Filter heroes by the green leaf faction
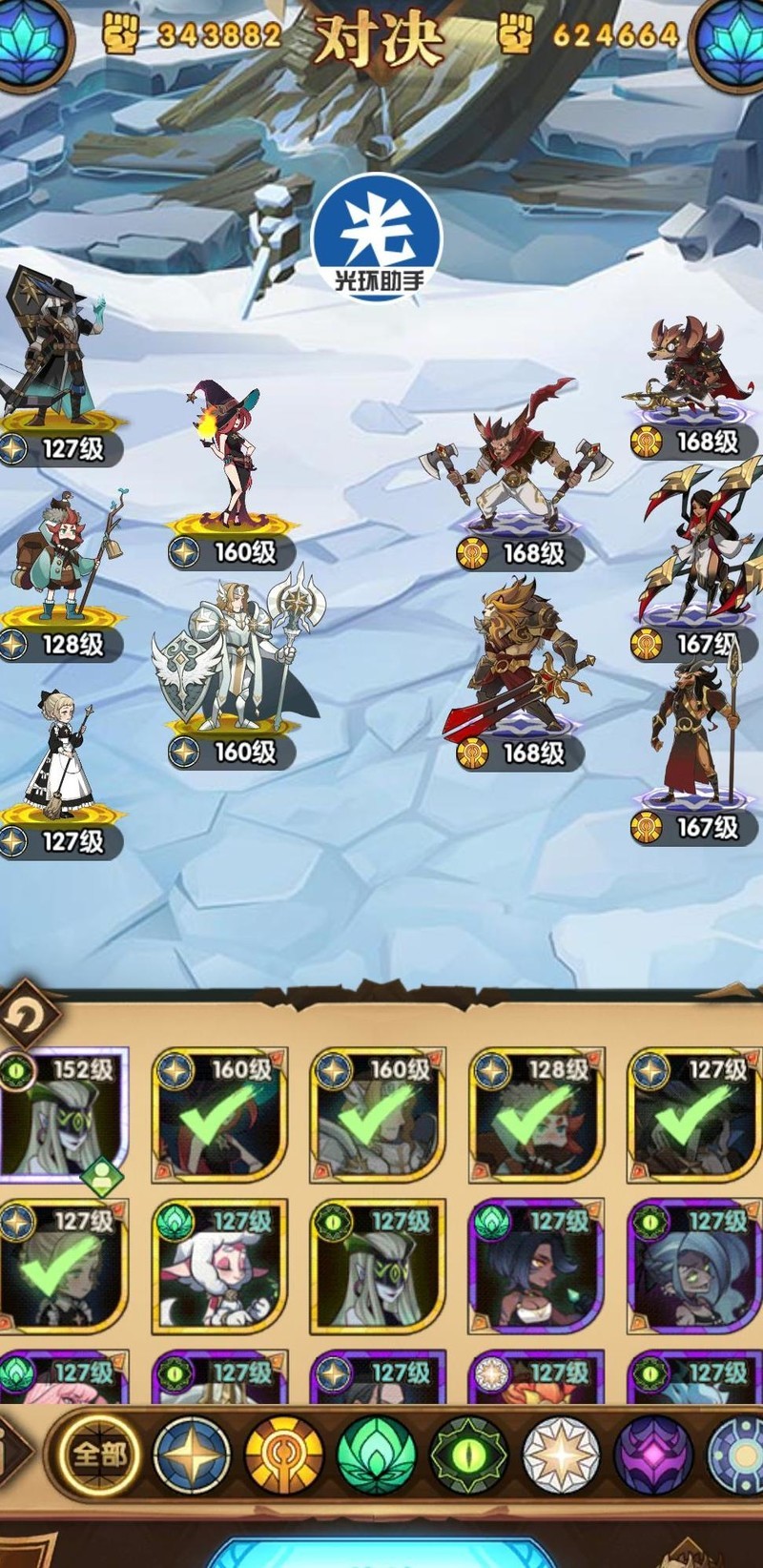 [377, 1454]
